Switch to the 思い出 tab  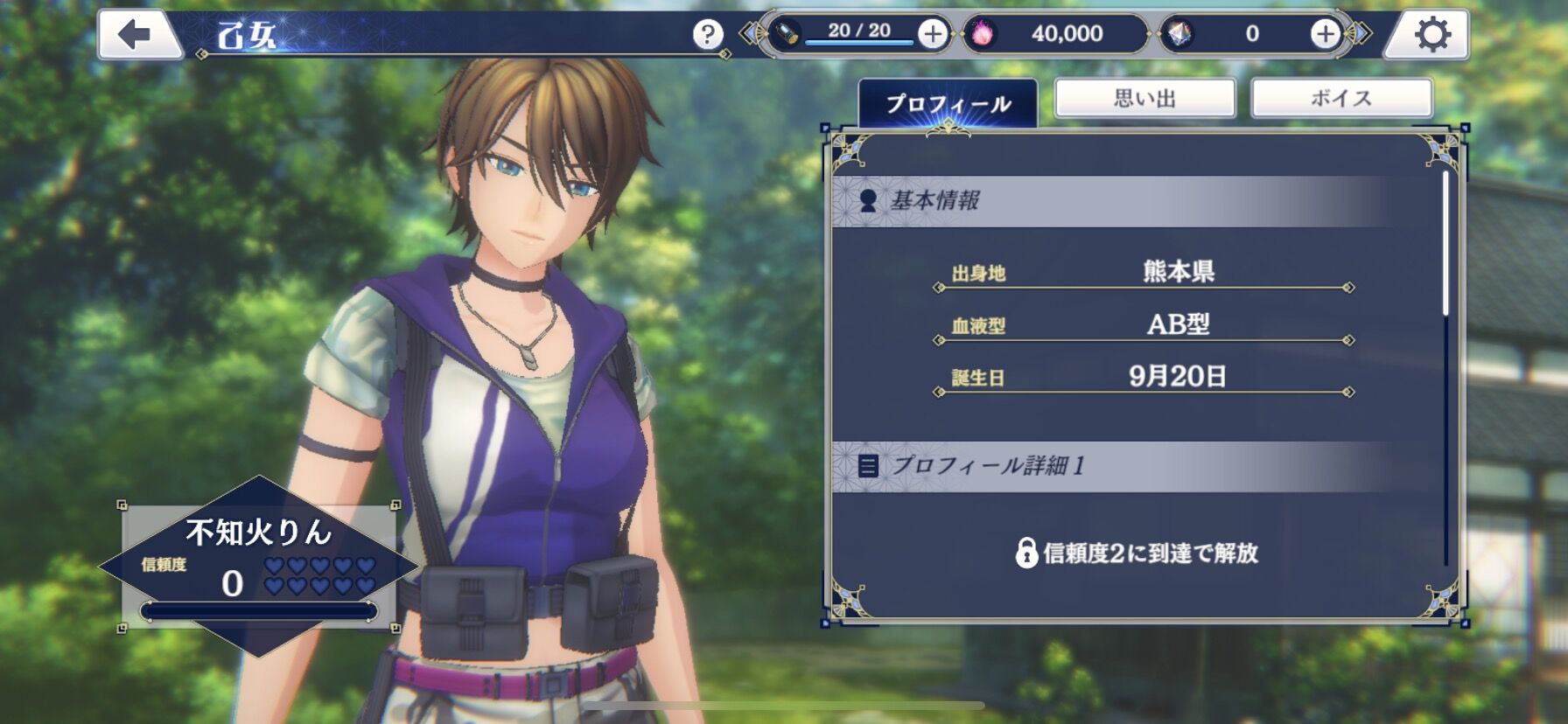tap(1144, 98)
